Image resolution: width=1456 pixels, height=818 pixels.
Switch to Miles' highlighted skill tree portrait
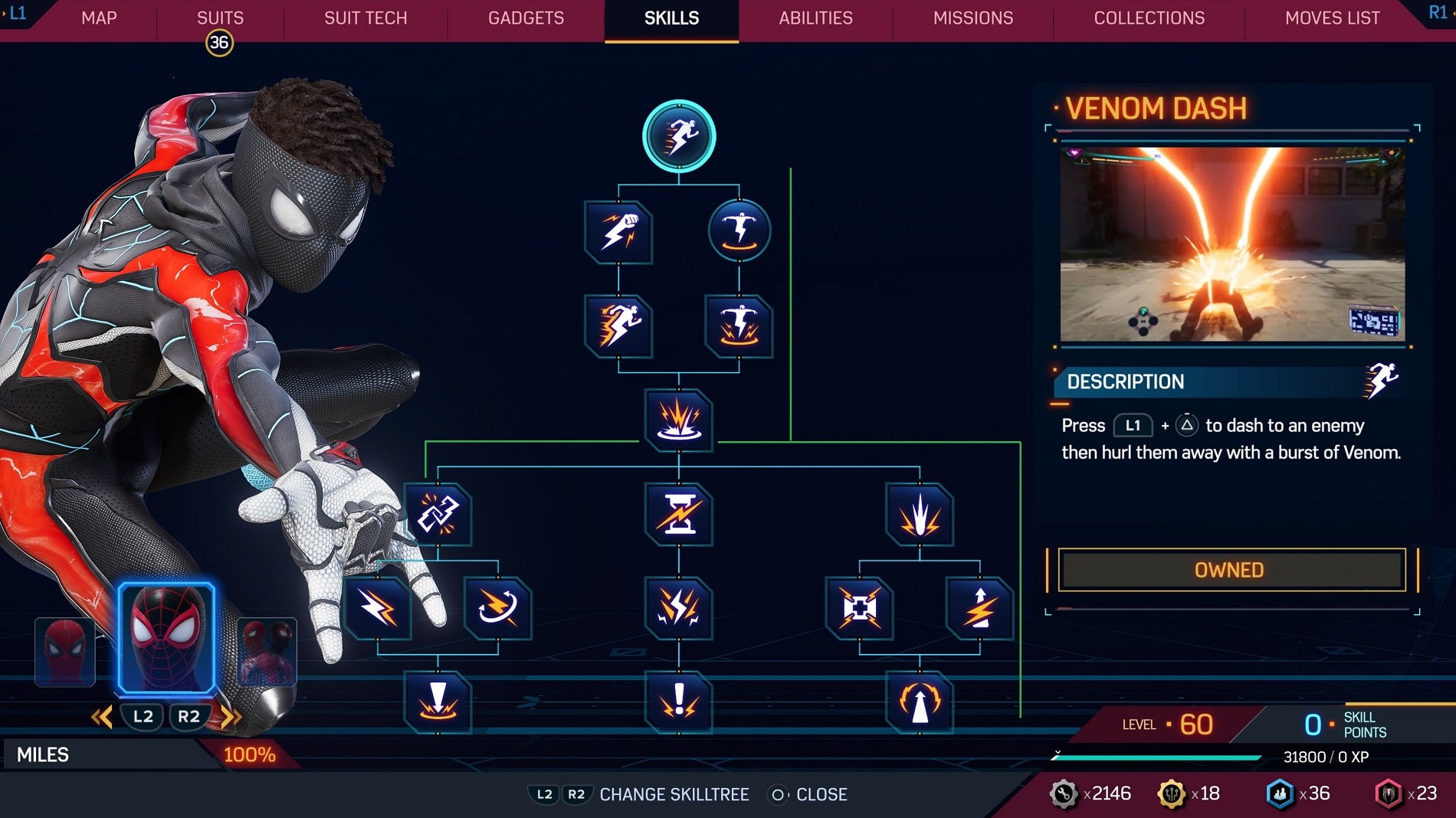166,638
